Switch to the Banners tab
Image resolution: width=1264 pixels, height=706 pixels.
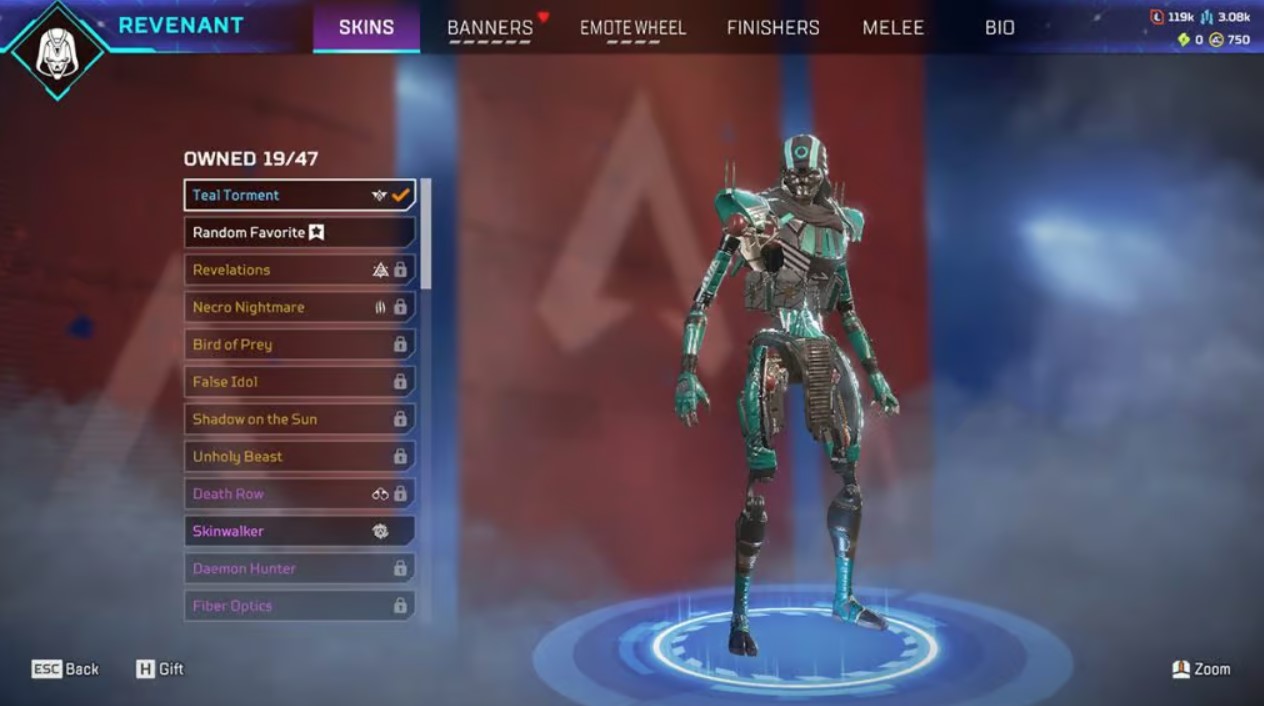click(x=490, y=28)
